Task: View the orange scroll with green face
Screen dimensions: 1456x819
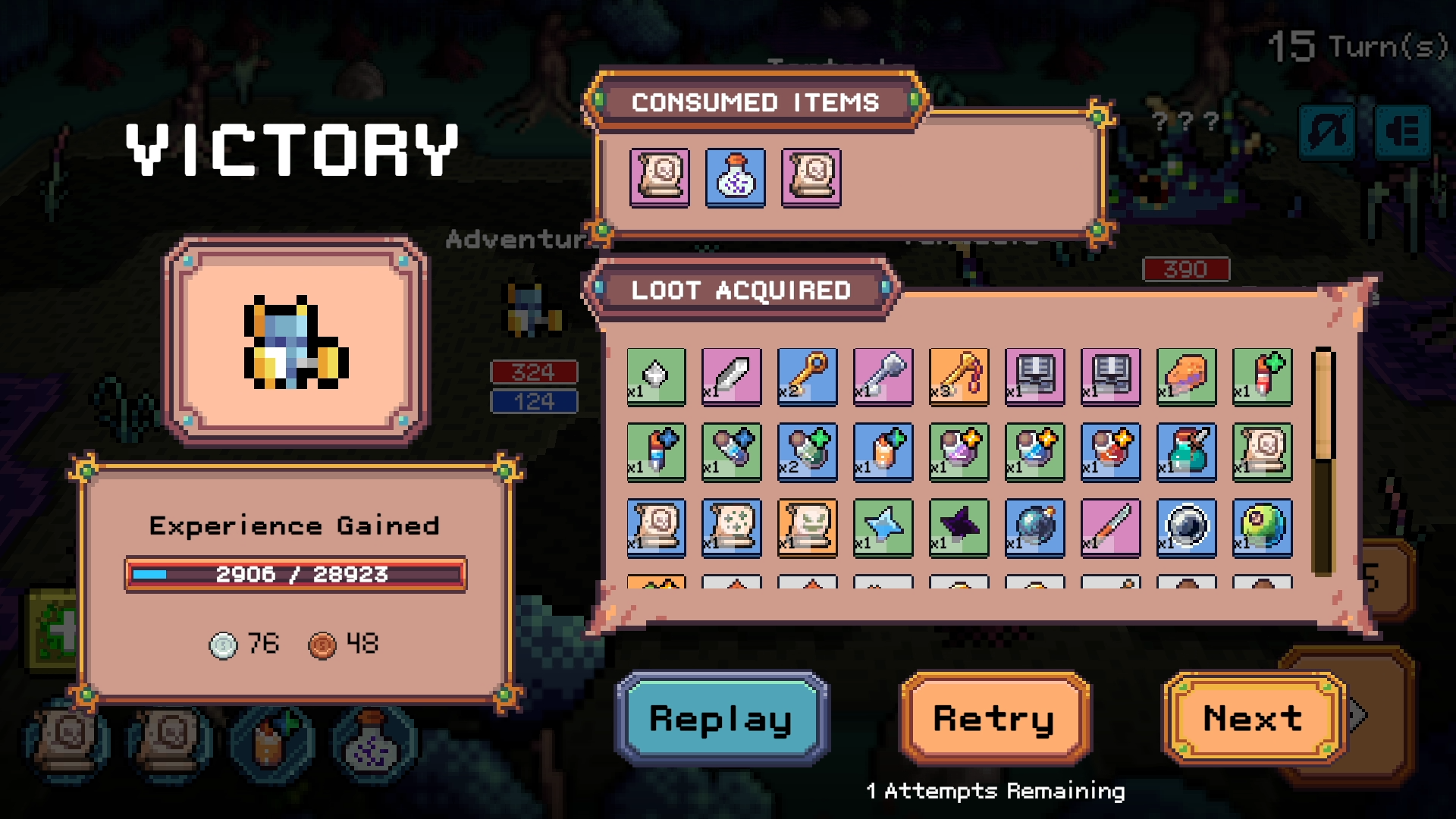Action: pyautogui.click(x=808, y=528)
